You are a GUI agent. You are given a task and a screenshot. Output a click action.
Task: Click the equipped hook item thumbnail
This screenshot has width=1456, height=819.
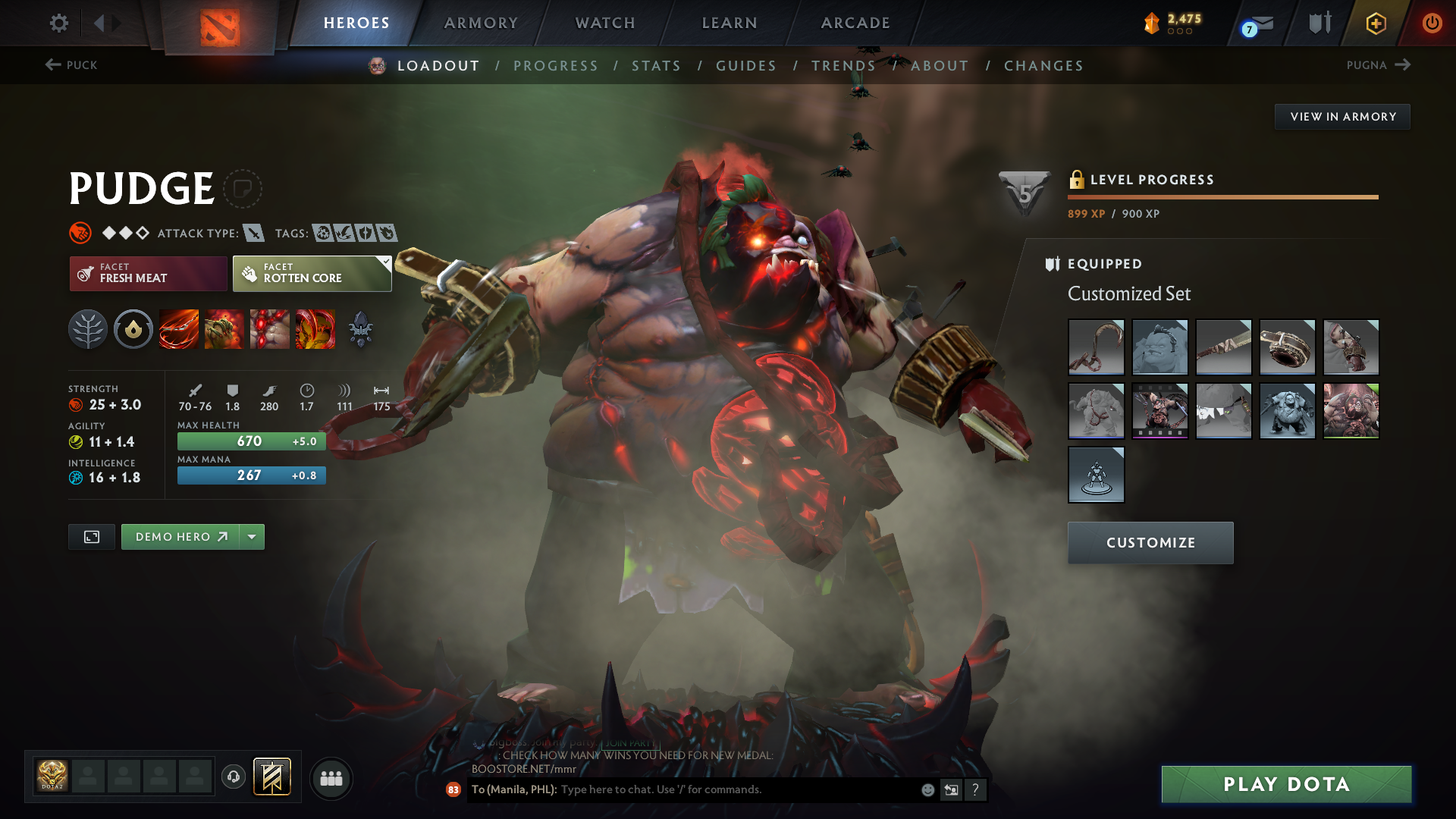tap(1096, 347)
